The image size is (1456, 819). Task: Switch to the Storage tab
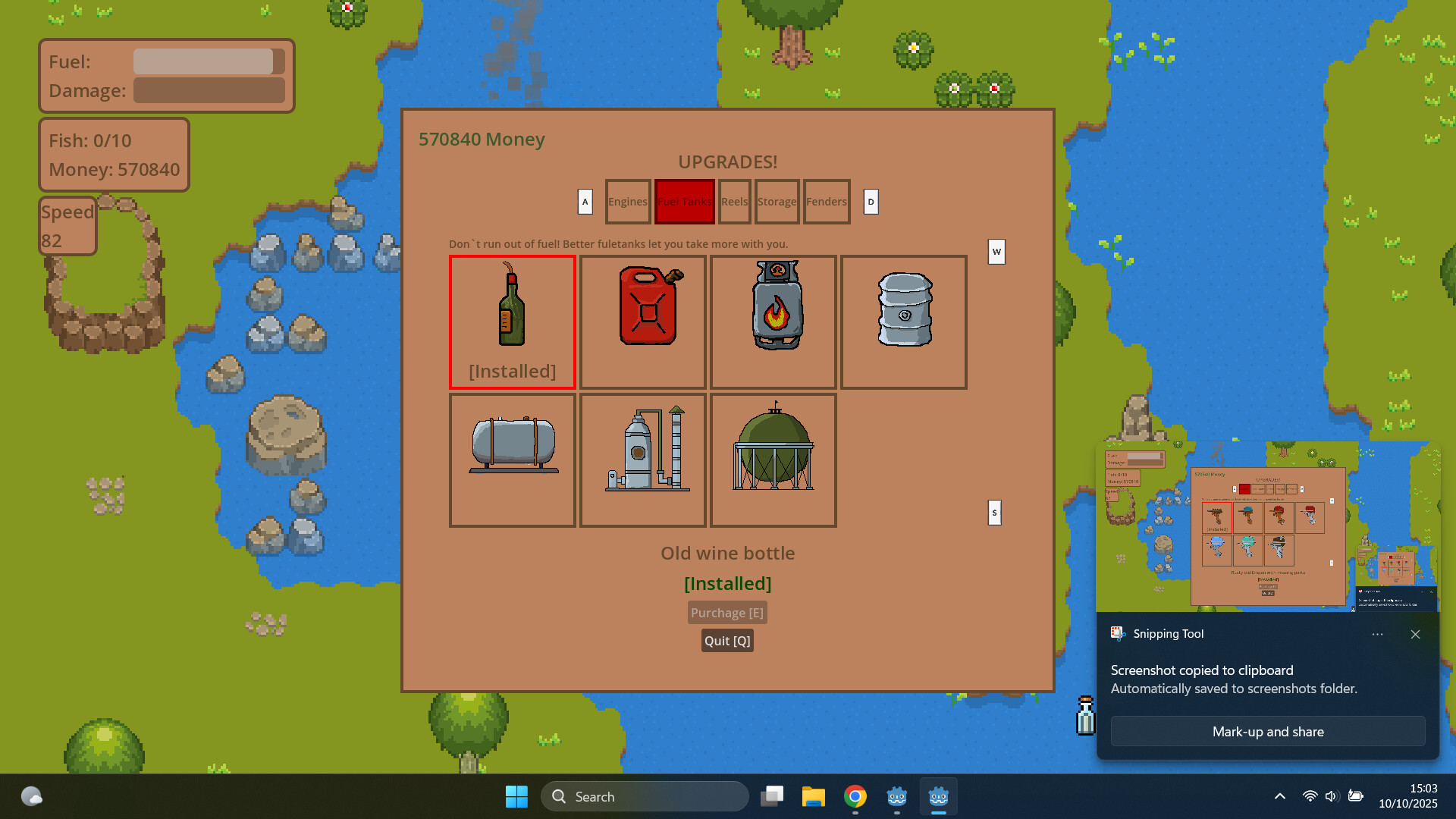point(777,202)
